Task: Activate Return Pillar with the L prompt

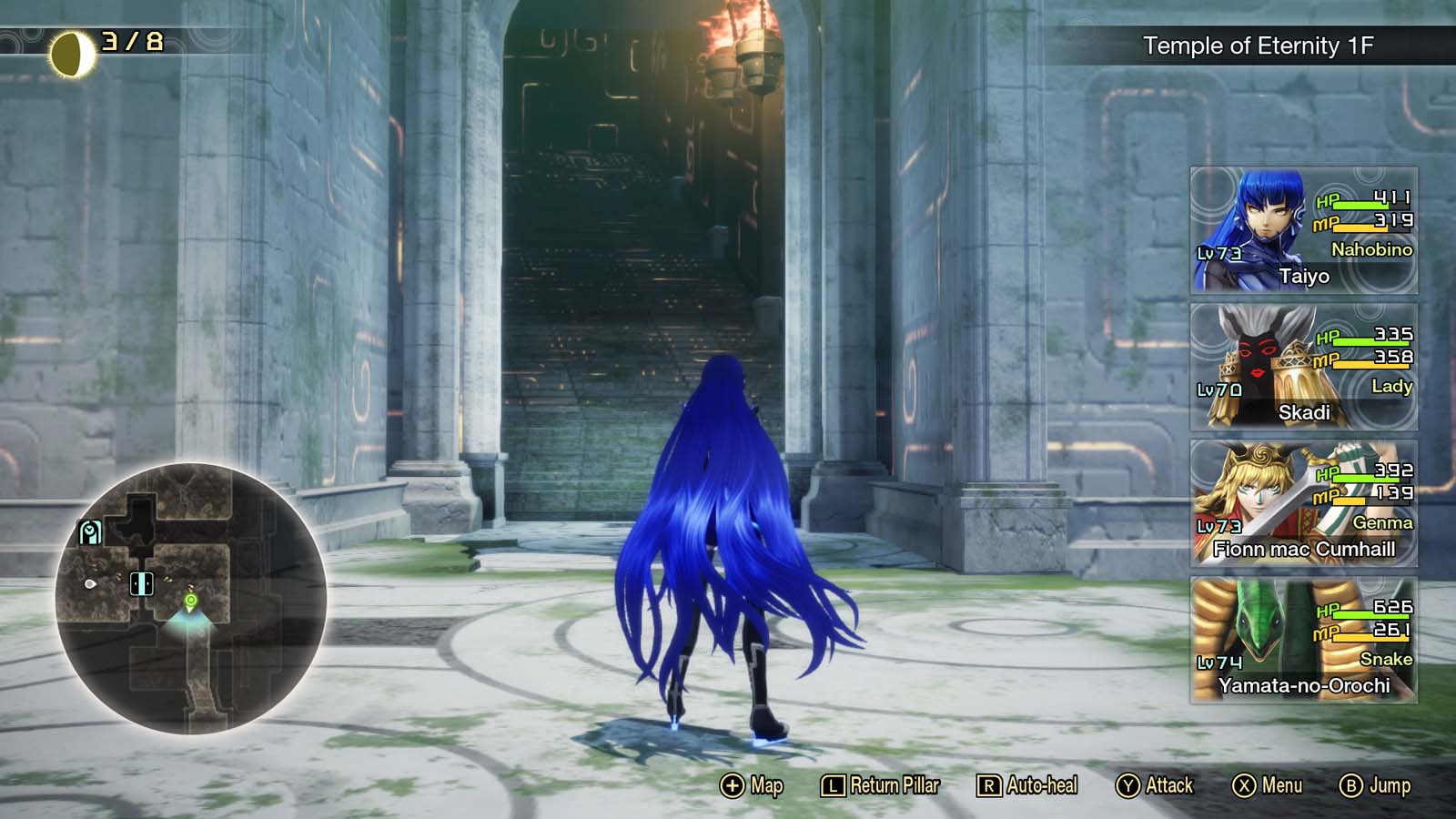Action: pyautogui.click(x=879, y=784)
